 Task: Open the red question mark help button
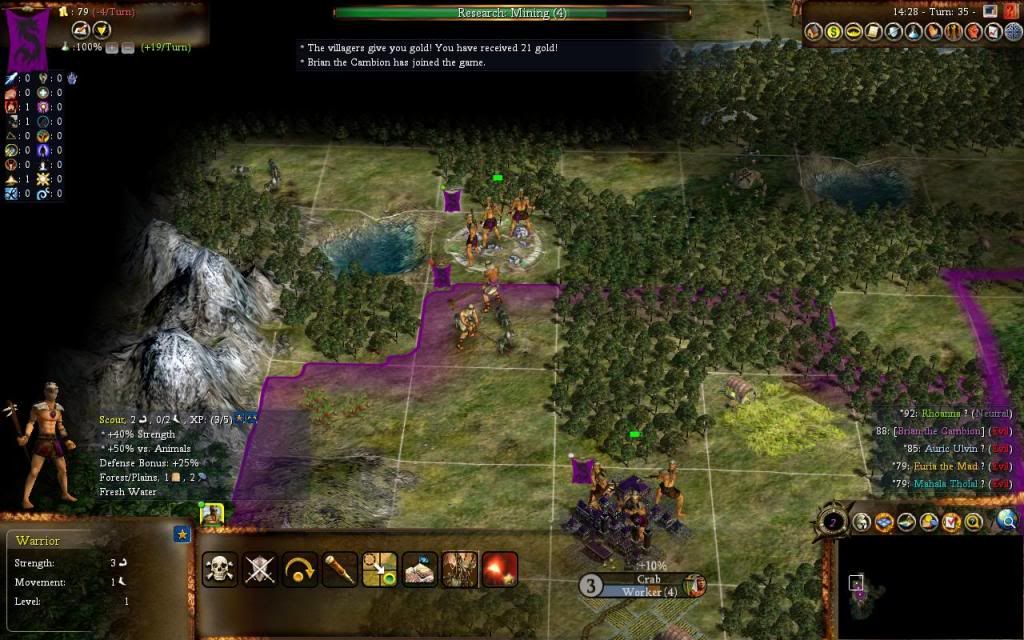(1010, 11)
